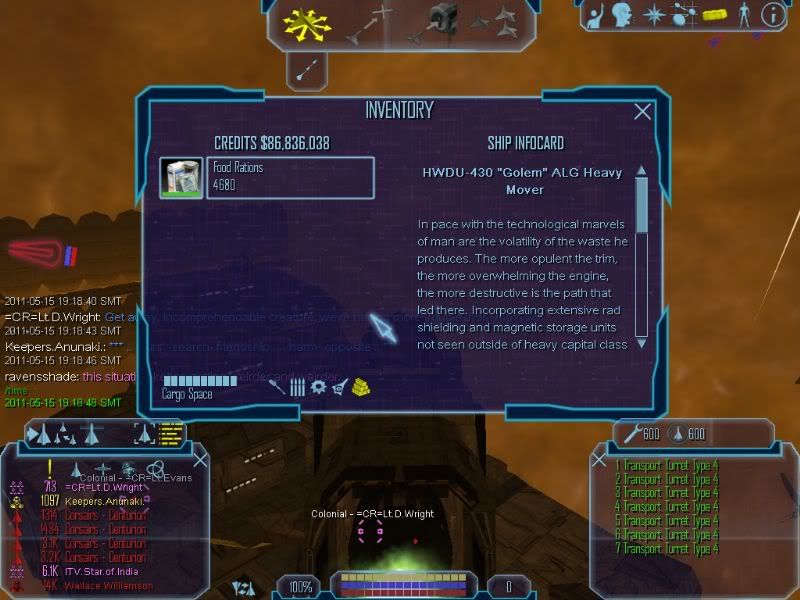Open the nav map star icon
This screenshot has width=800, height=600.
click(x=653, y=14)
